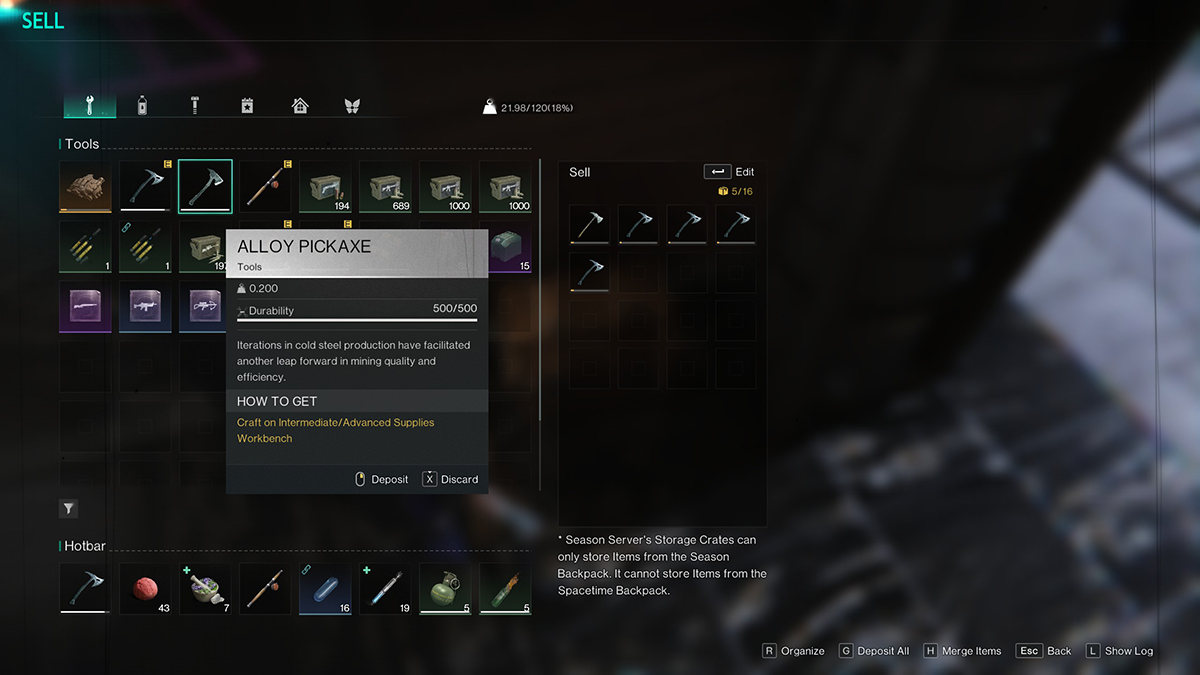The height and width of the screenshot is (675, 1200).
Task: Click the Merge Items option
Action: coord(961,651)
